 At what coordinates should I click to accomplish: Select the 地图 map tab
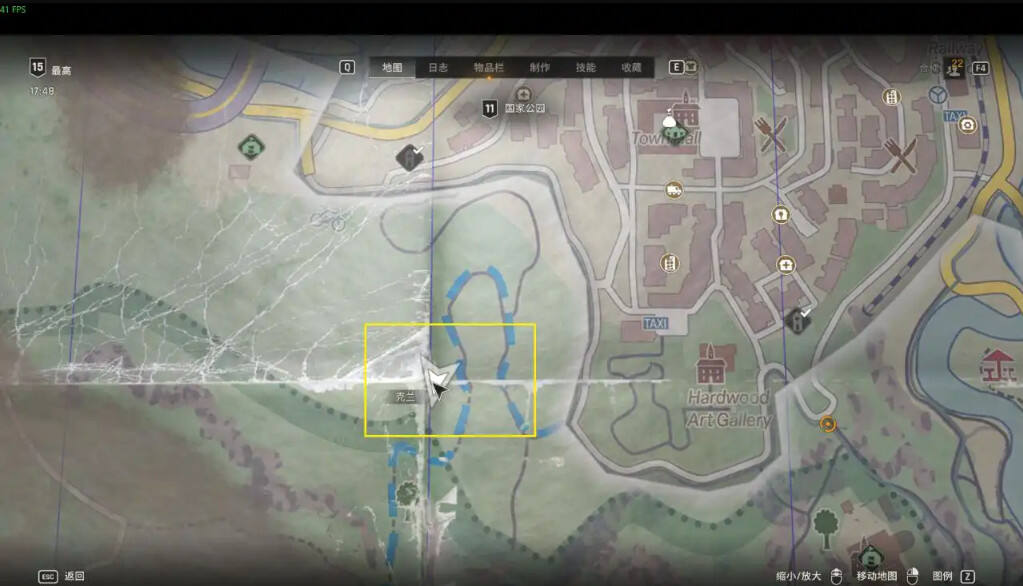click(x=392, y=68)
